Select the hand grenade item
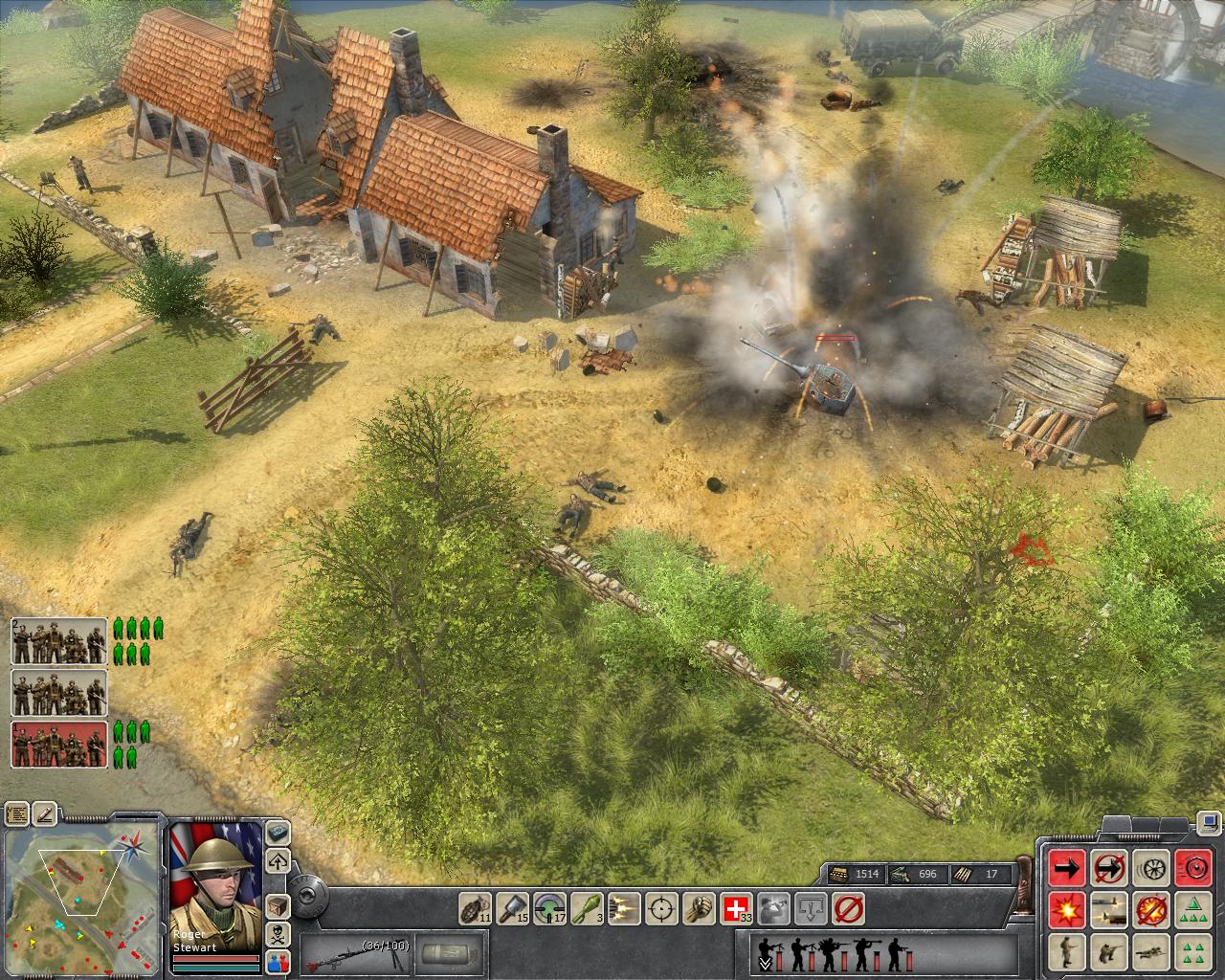 (x=475, y=906)
